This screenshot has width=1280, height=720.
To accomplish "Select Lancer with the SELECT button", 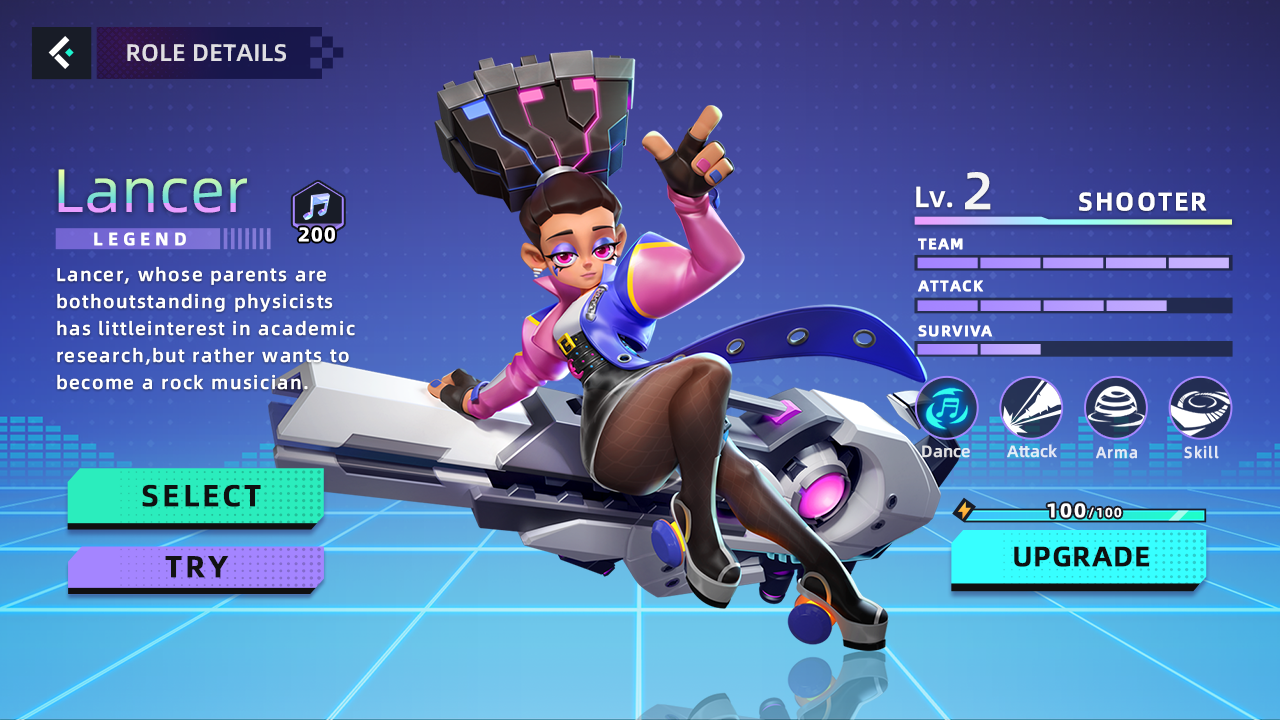I will [196, 496].
